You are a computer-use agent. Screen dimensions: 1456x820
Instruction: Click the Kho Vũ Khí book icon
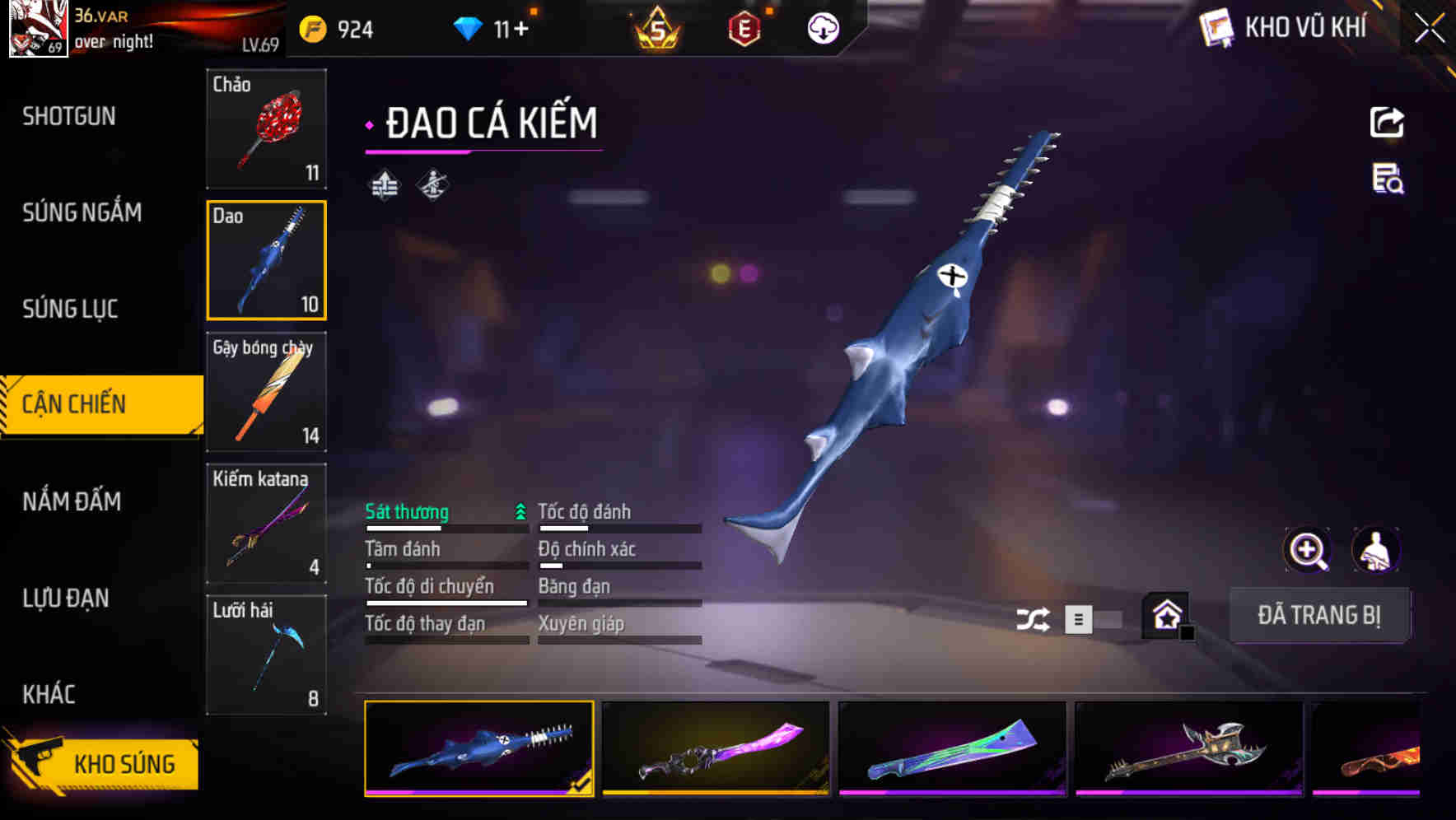1215,28
